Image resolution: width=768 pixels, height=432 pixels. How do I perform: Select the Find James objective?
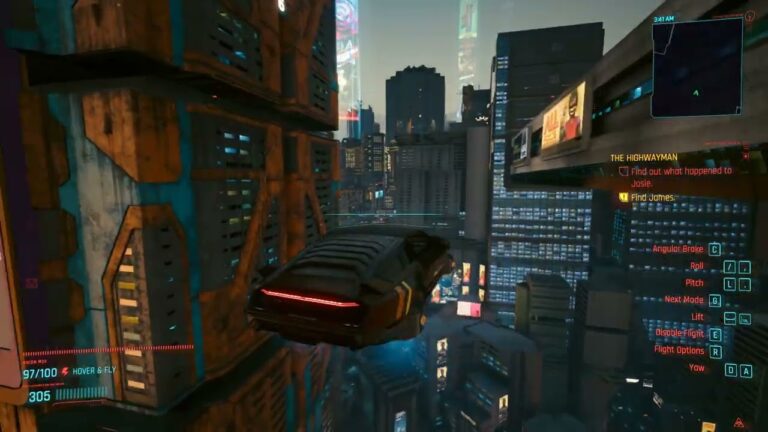[x=654, y=197]
